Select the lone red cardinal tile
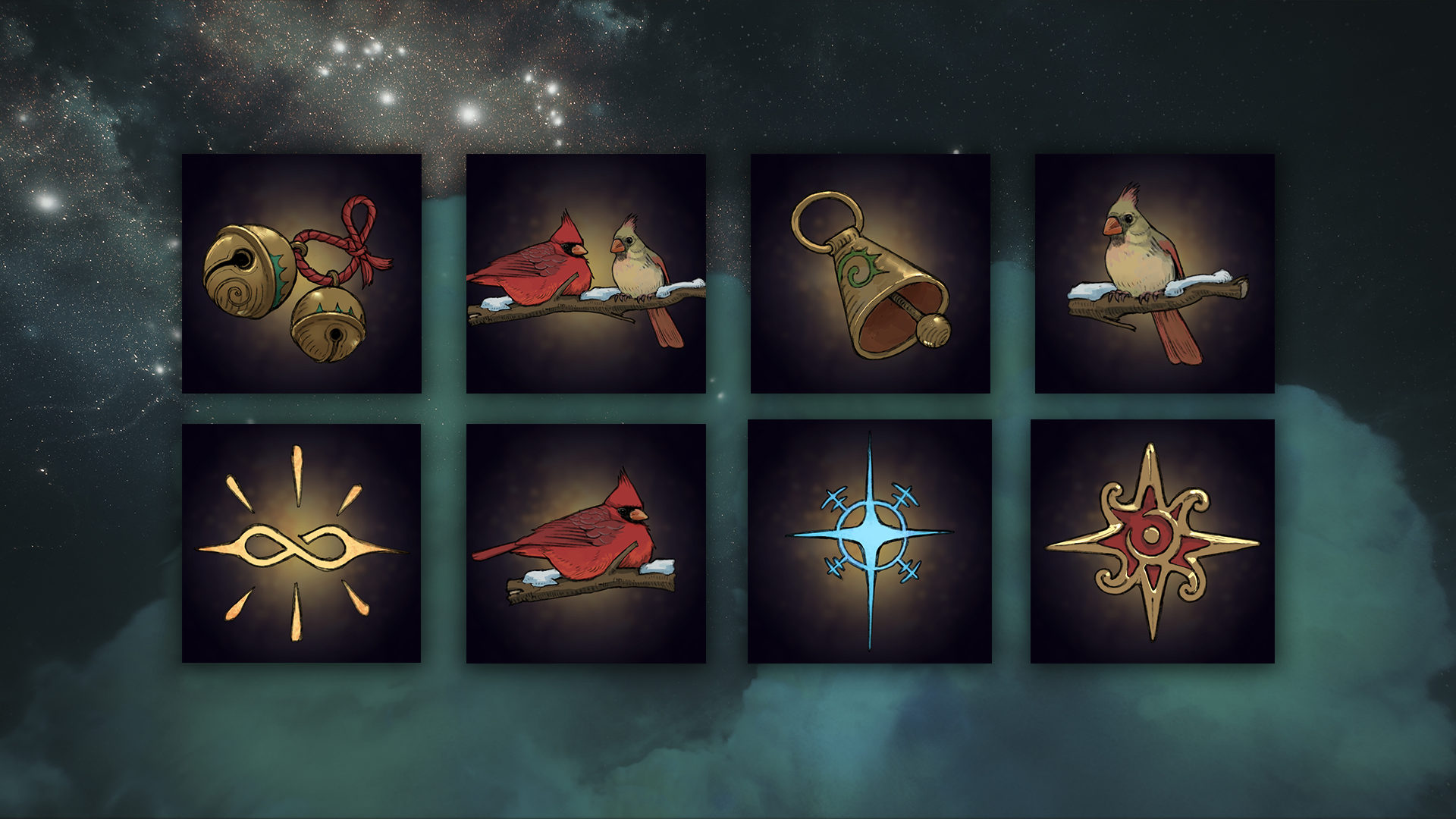1456x819 pixels. 585,543
